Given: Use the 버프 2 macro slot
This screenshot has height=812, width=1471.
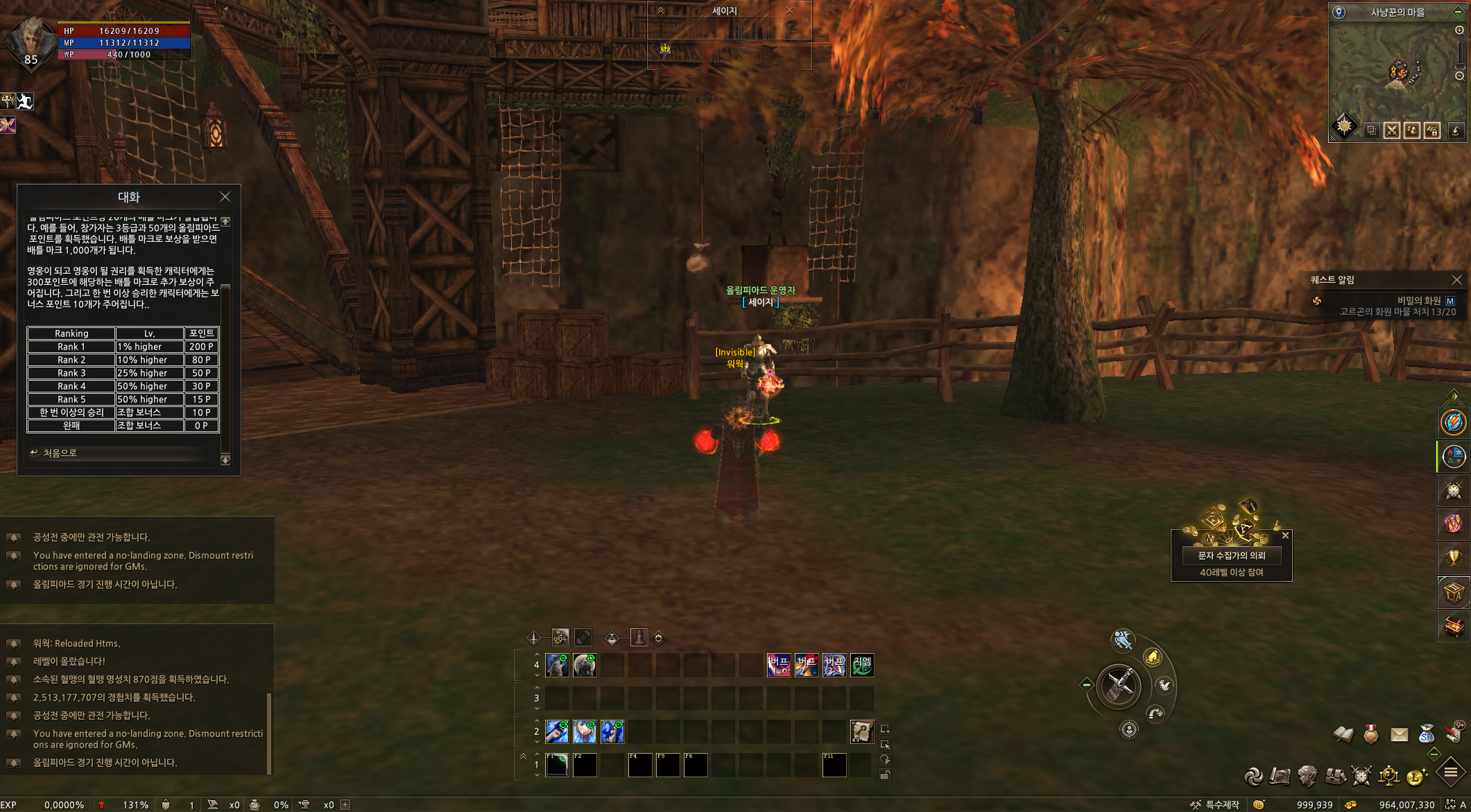Looking at the screenshot, I should [x=807, y=665].
